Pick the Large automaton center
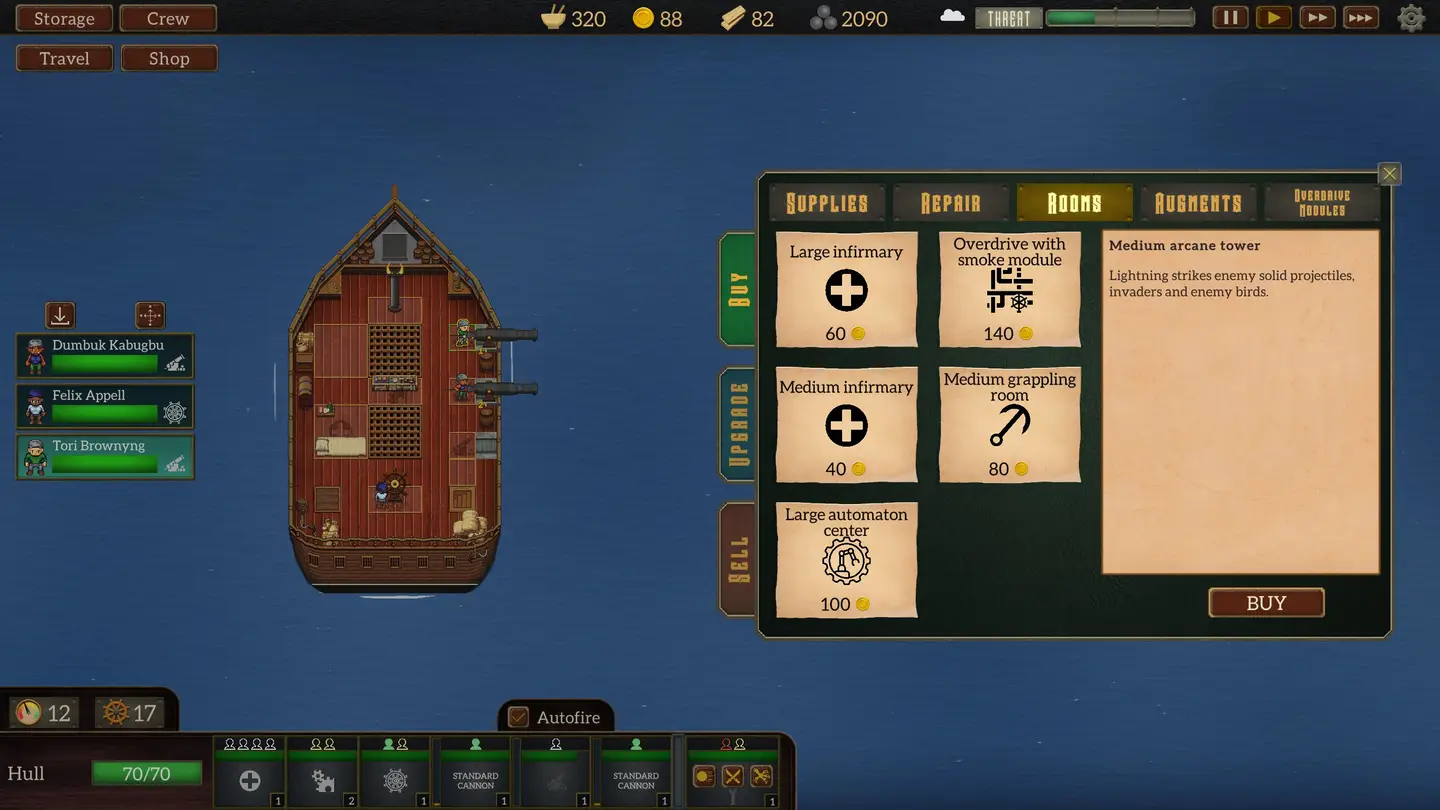Screen dimensions: 1440x810 [846, 560]
